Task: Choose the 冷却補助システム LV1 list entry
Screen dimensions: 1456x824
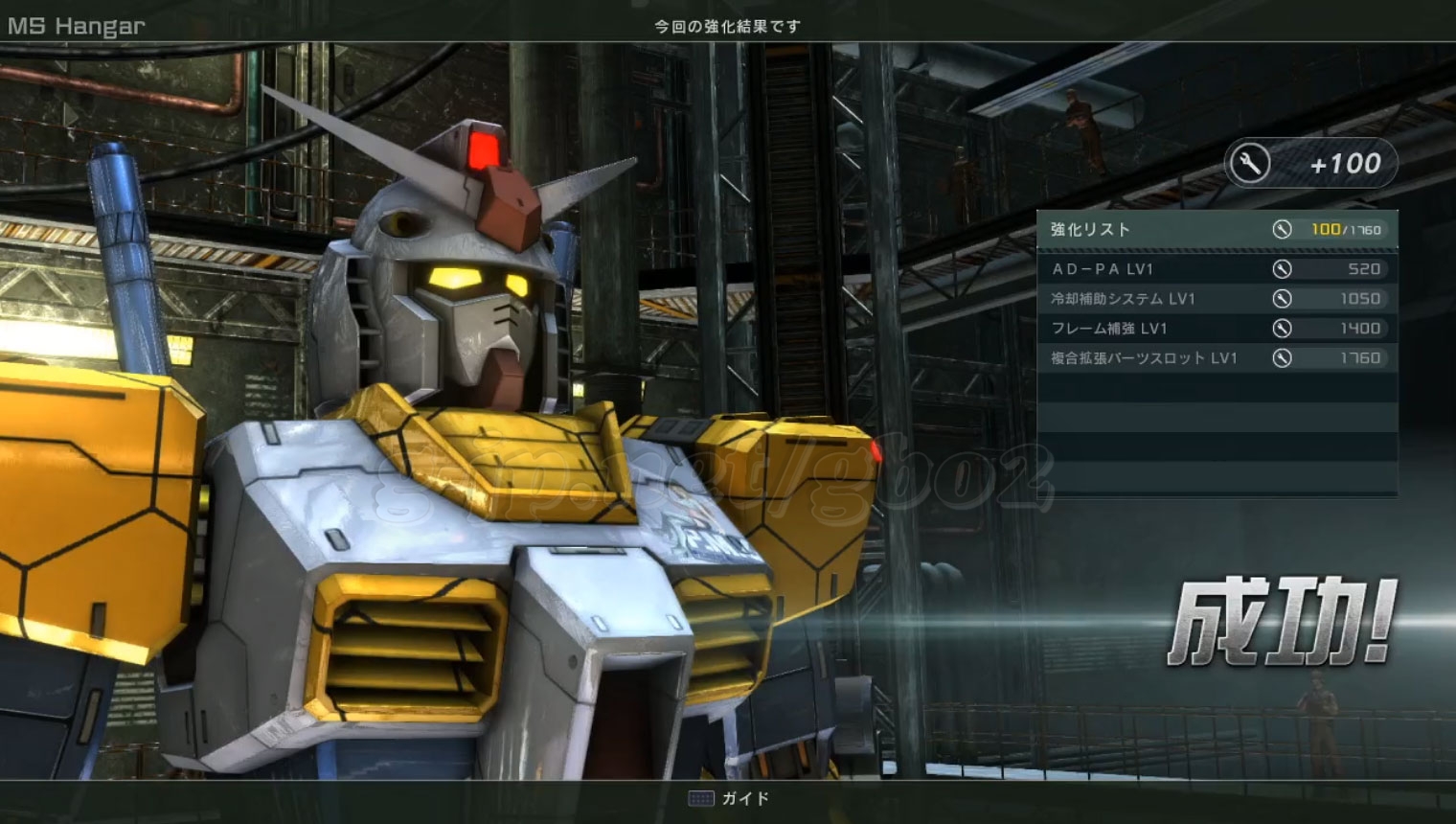Action: pos(1216,299)
